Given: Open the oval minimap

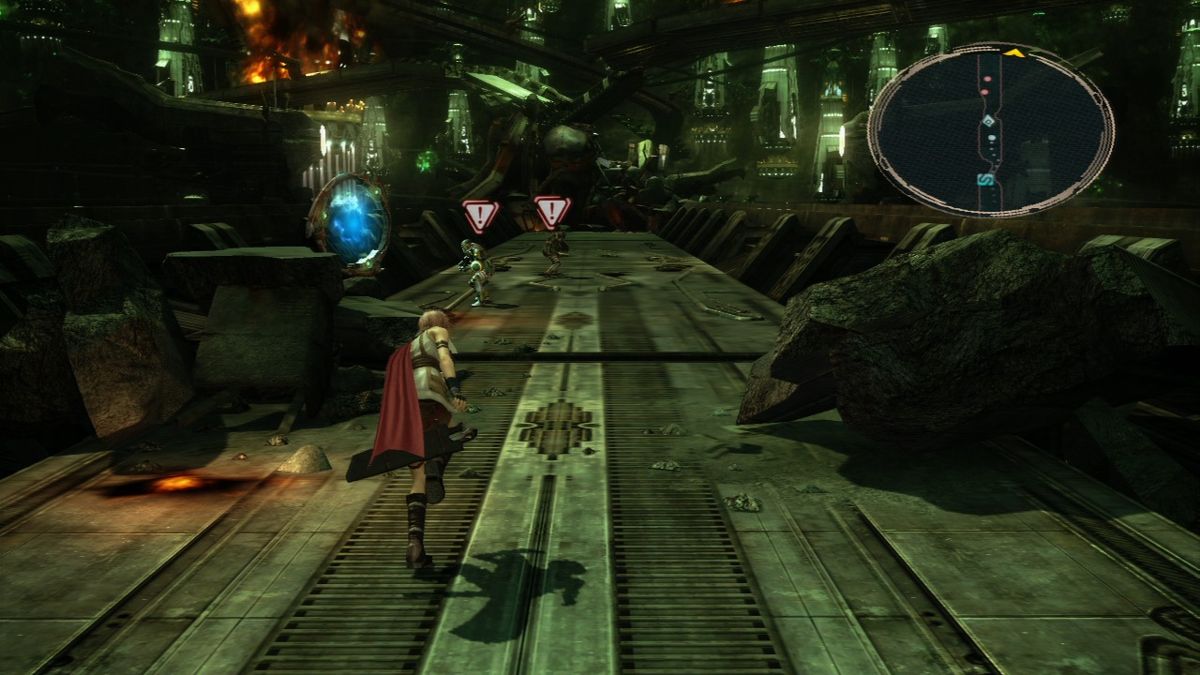Looking at the screenshot, I should pyautogui.click(x=990, y=130).
